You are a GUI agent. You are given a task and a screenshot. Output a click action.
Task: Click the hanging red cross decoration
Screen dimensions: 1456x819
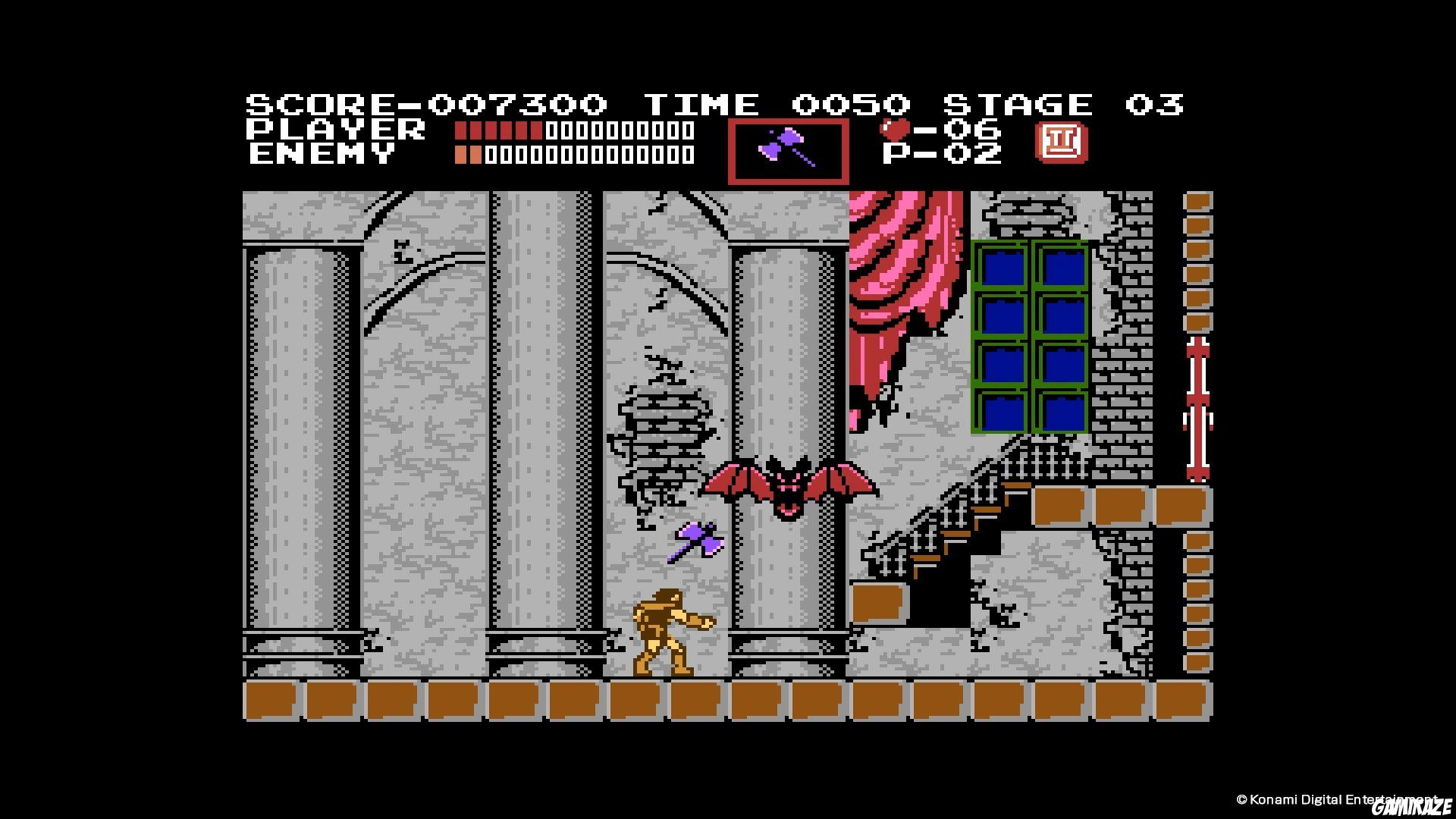click(x=1196, y=409)
